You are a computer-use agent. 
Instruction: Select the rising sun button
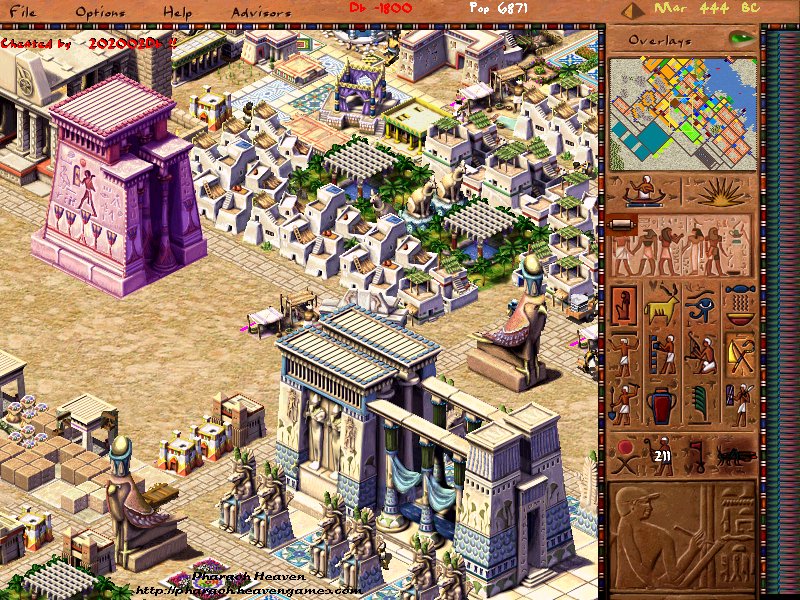click(x=718, y=192)
